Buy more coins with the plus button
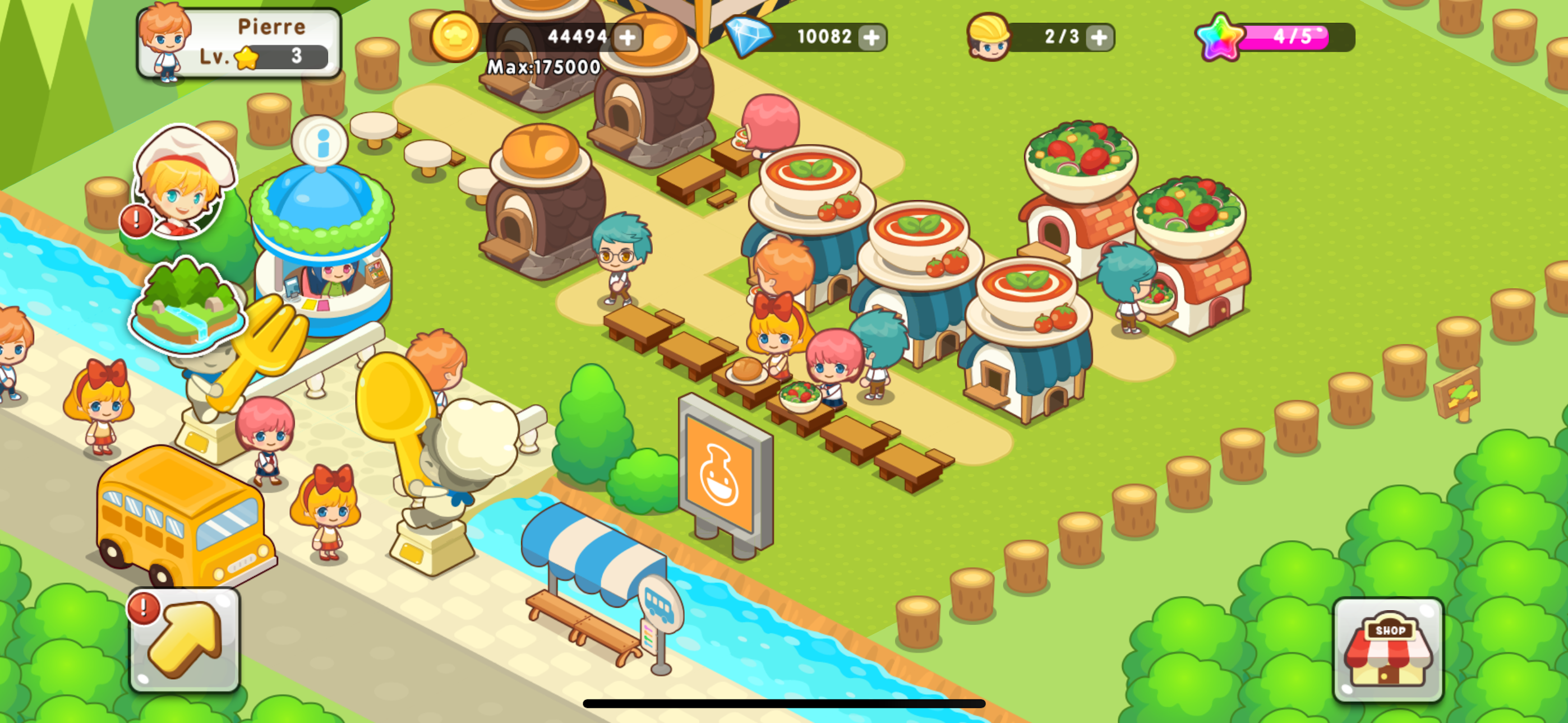This screenshot has width=1568, height=723. tap(627, 38)
